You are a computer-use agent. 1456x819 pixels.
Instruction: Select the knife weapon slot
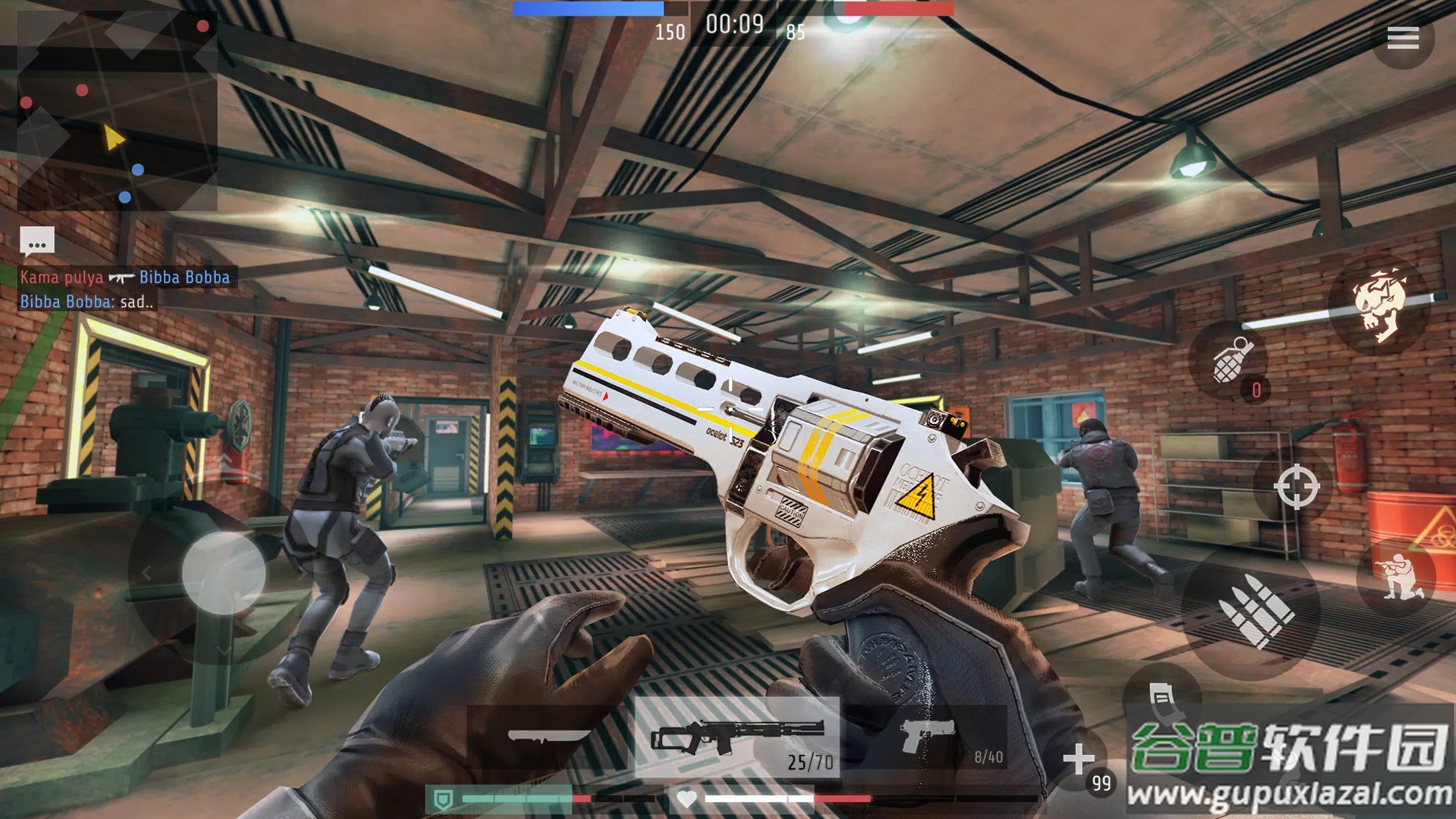pos(549,737)
